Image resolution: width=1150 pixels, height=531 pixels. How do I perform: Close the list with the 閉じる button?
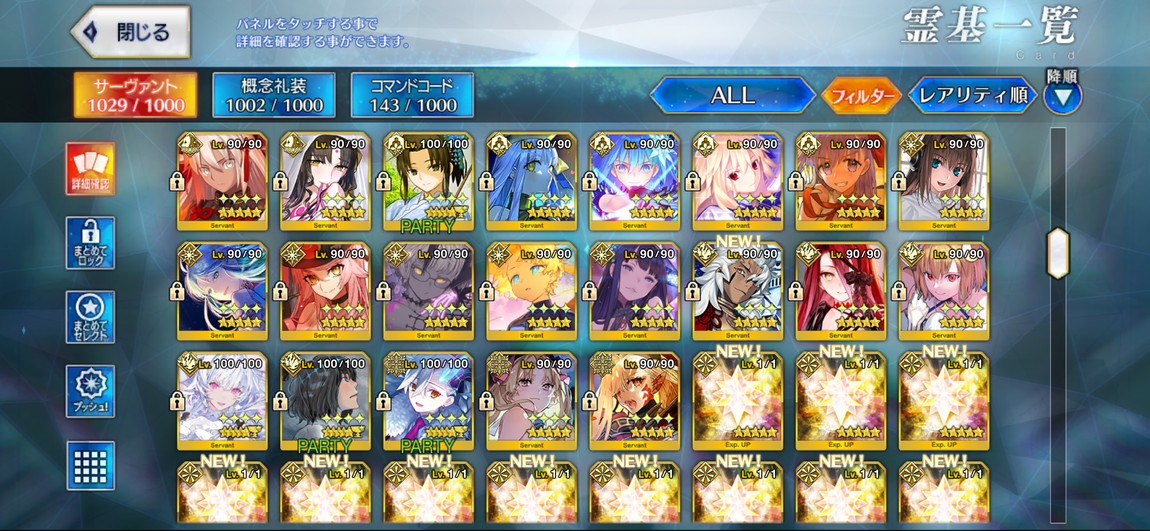pos(131,32)
